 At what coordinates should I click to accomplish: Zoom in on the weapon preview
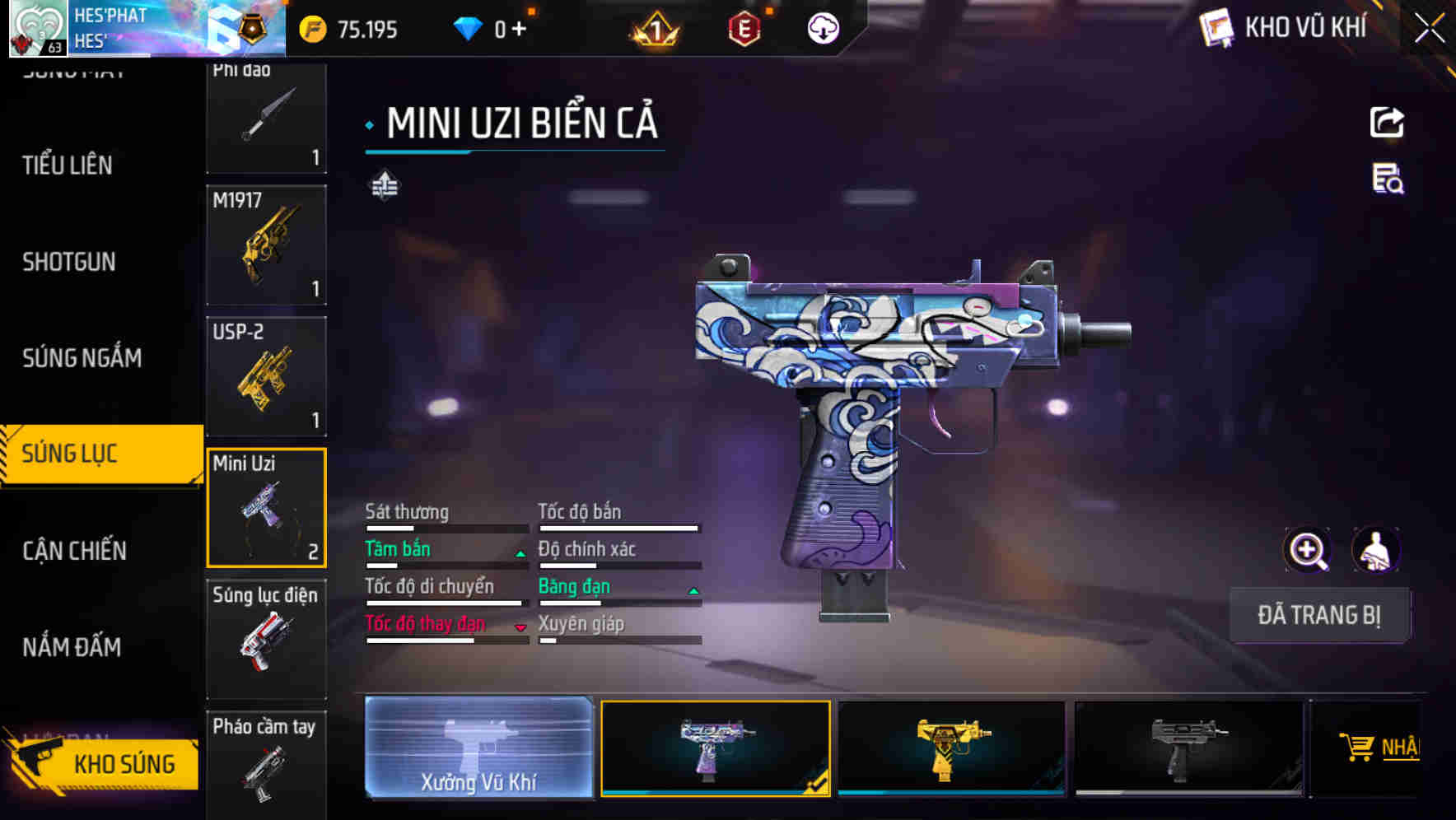point(1307,550)
